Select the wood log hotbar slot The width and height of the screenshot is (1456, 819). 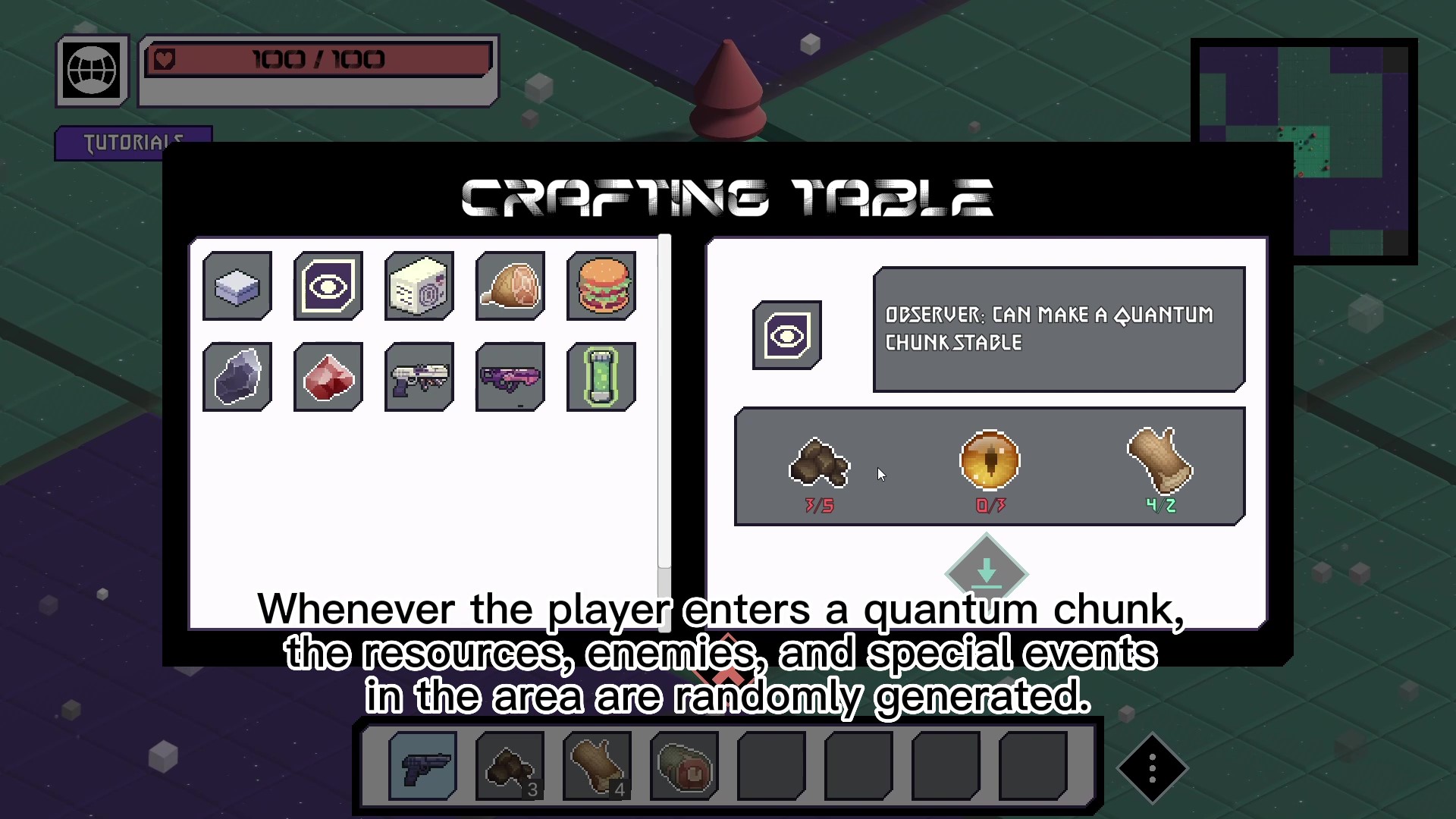pos(598,766)
